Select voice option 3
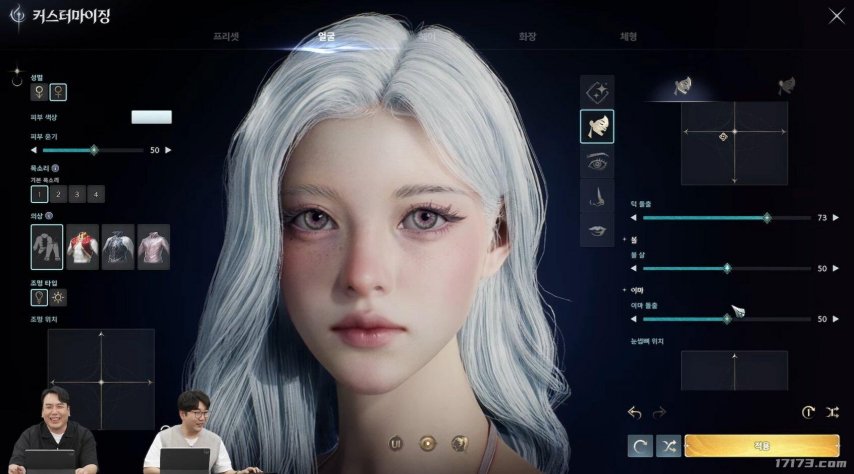Viewport: 854px width, 474px height. [x=77, y=194]
